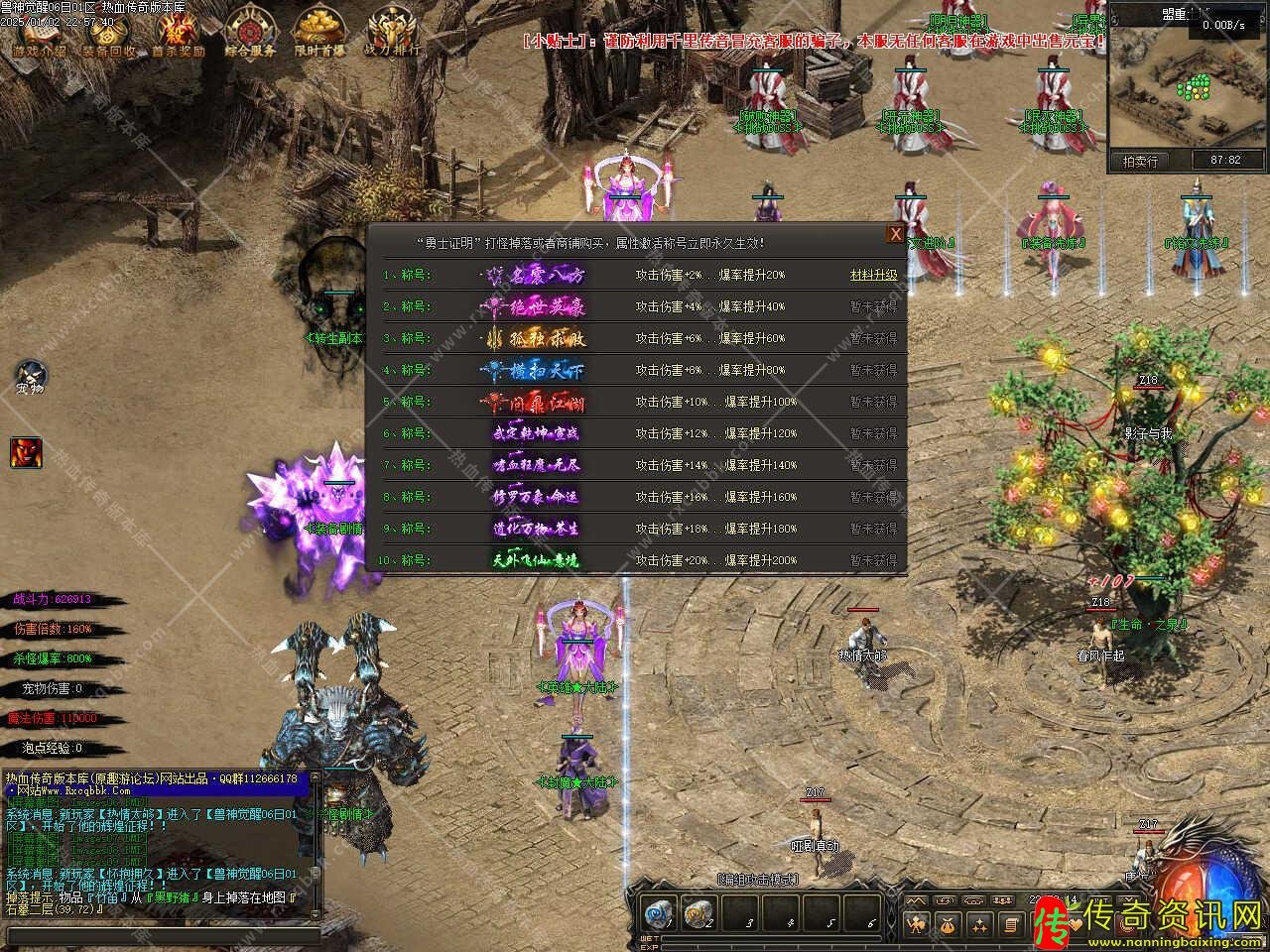Select the gold scroll in hotbar slot 2

coord(699,913)
